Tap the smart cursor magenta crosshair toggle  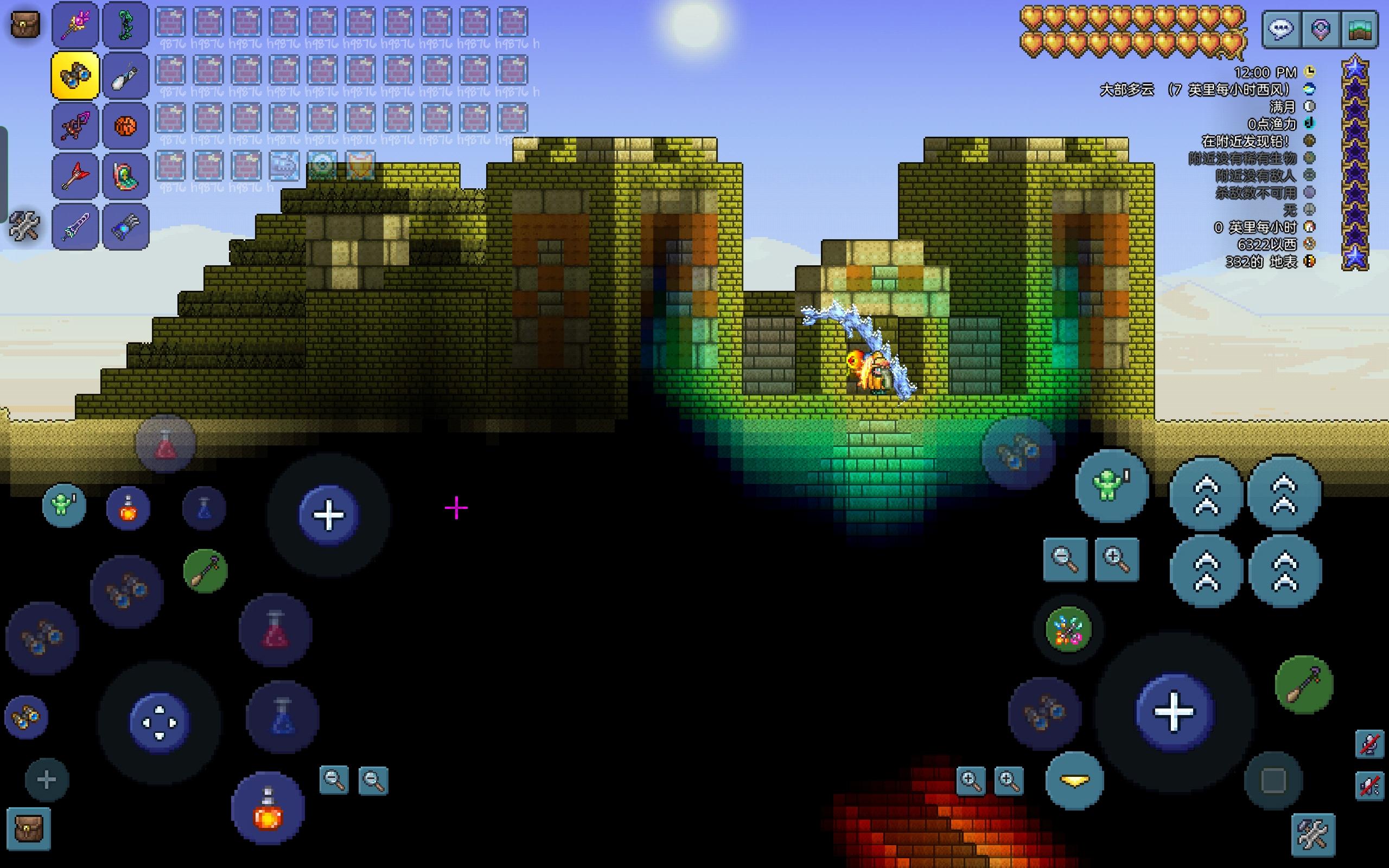[455, 507]
